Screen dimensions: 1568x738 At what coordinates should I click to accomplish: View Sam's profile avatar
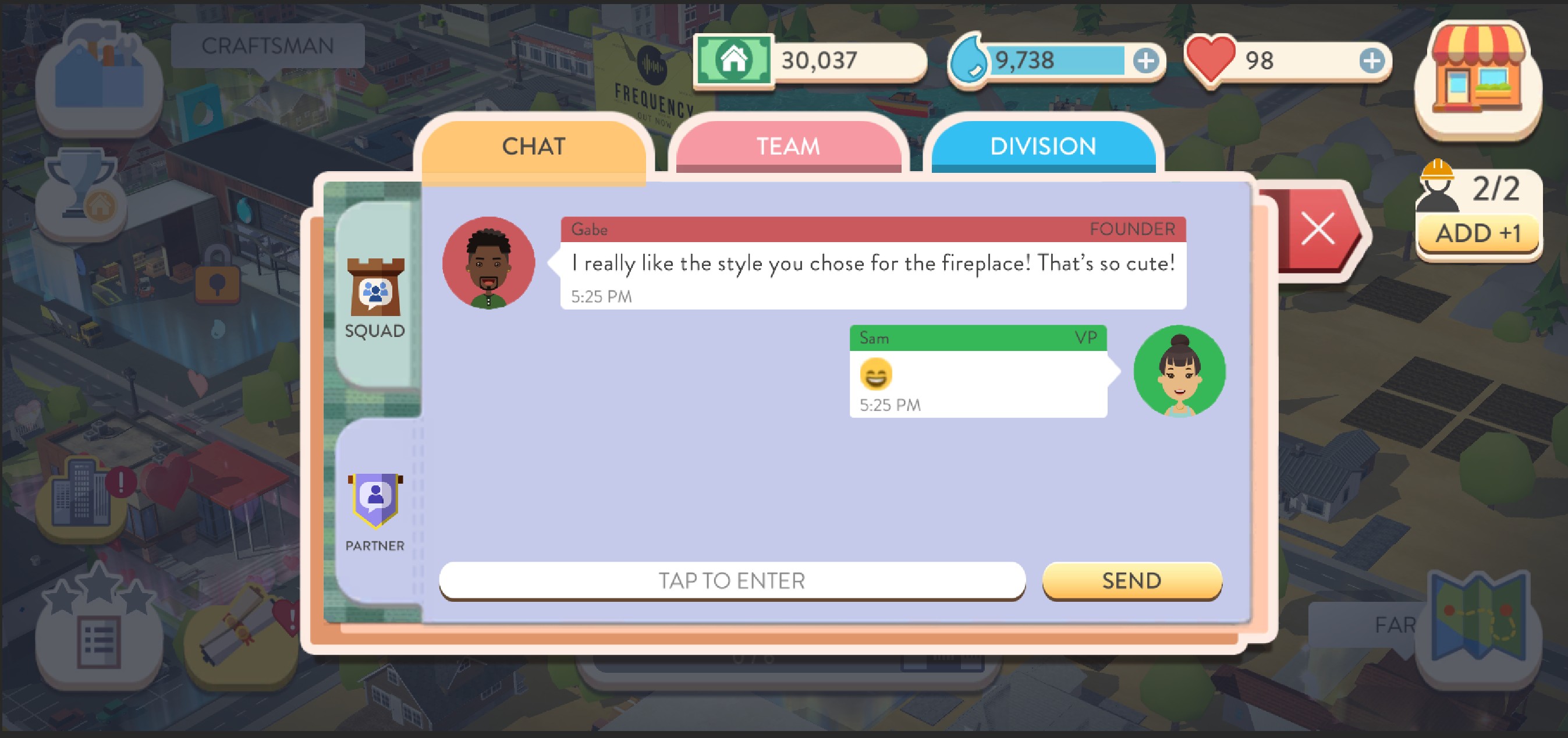(x=1179, y=371)
